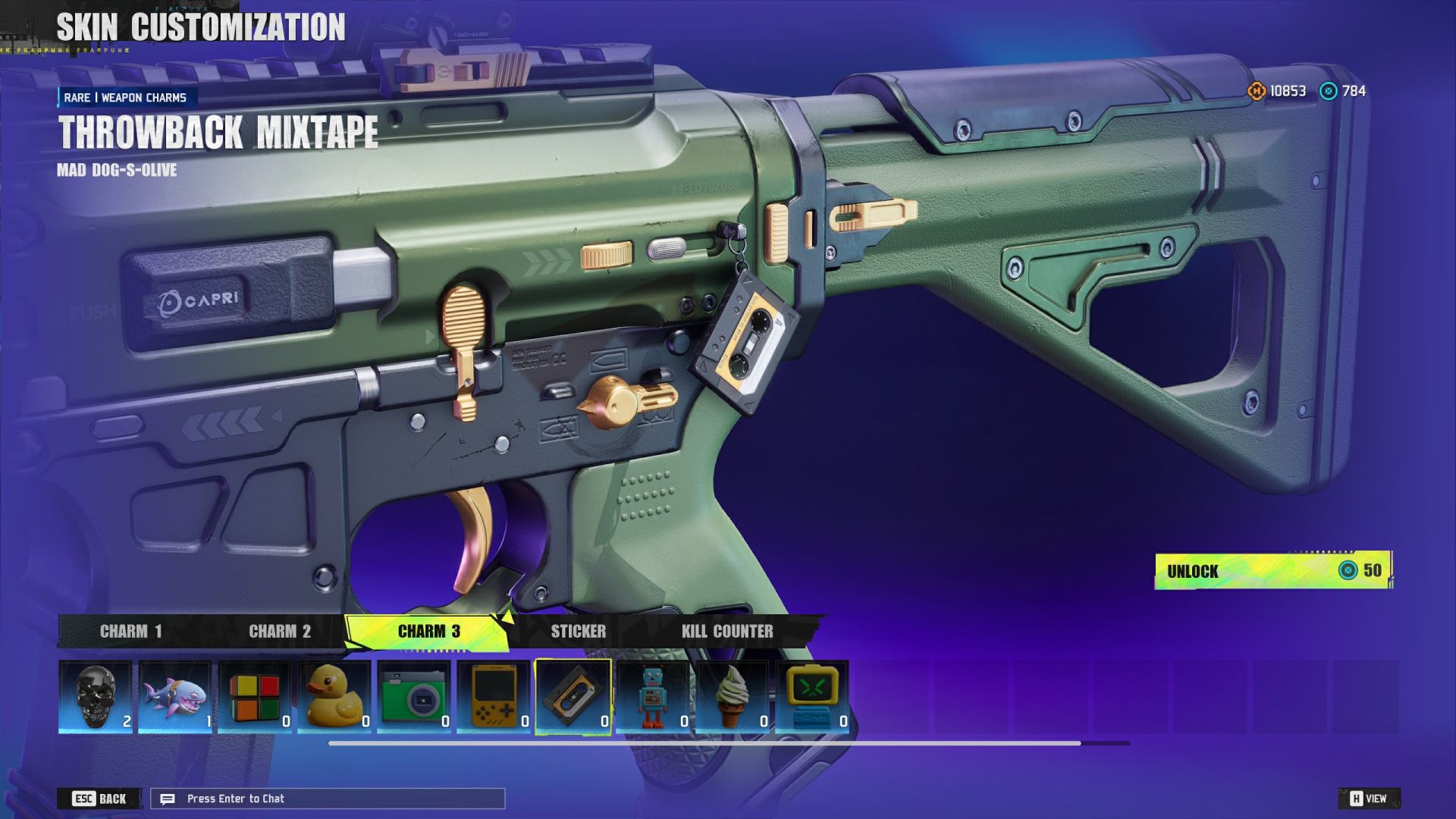This screenshot has width=1456, height=819.
Task: Choose the green camera charm
Action: tap(414, 696)
